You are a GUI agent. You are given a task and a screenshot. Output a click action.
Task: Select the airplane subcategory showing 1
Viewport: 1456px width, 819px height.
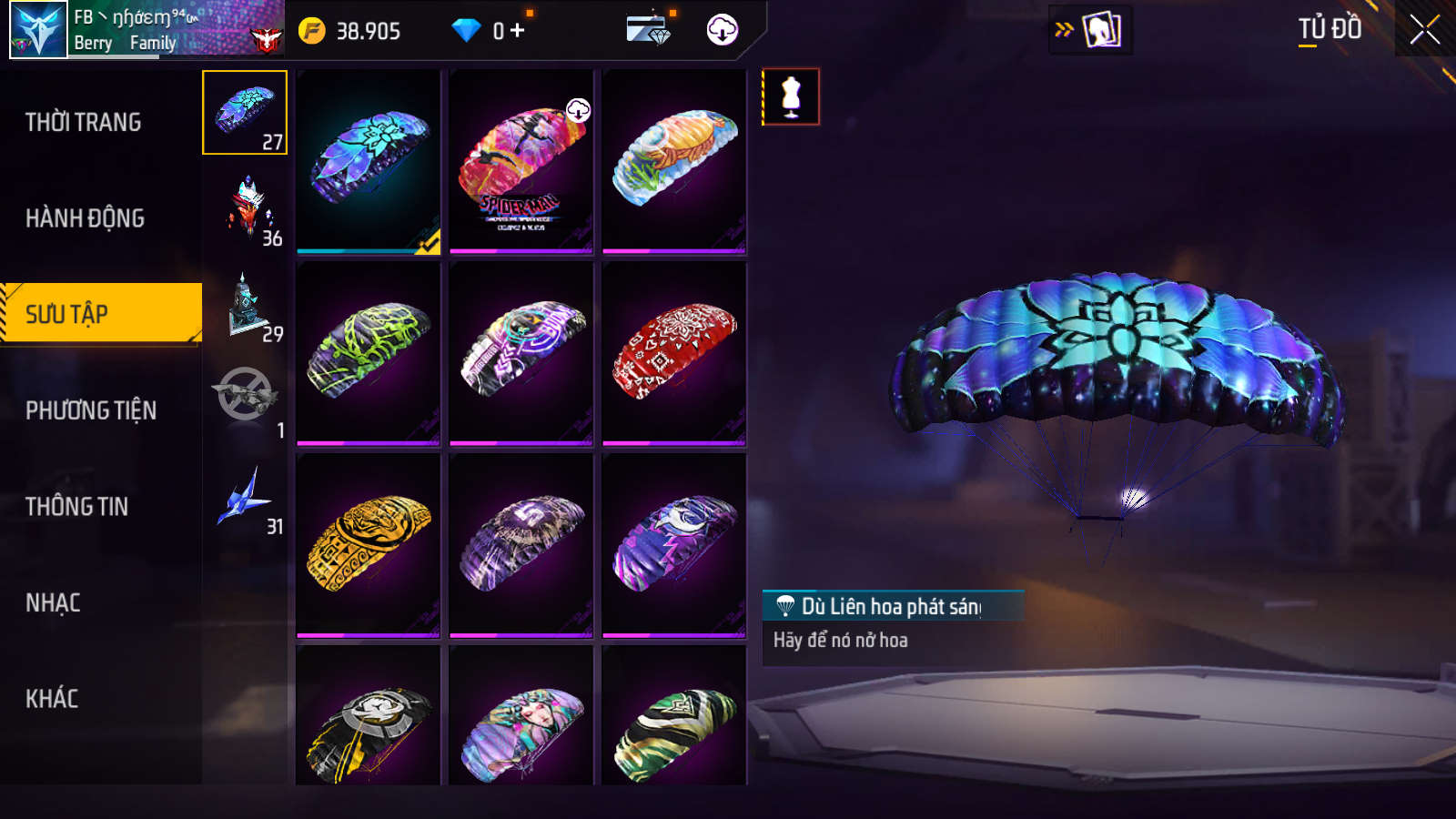[x=246, y=400]
